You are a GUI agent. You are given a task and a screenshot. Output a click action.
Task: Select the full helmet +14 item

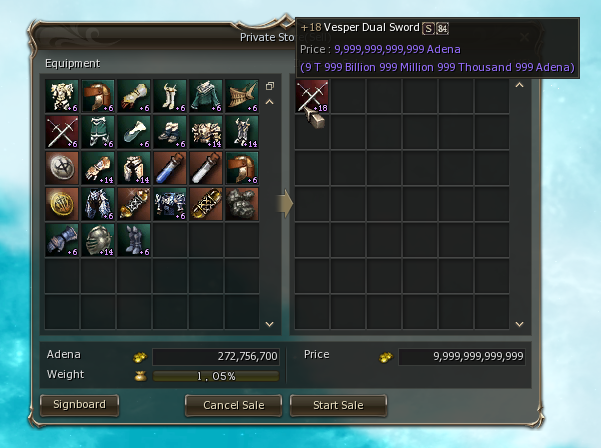[98, 240]
